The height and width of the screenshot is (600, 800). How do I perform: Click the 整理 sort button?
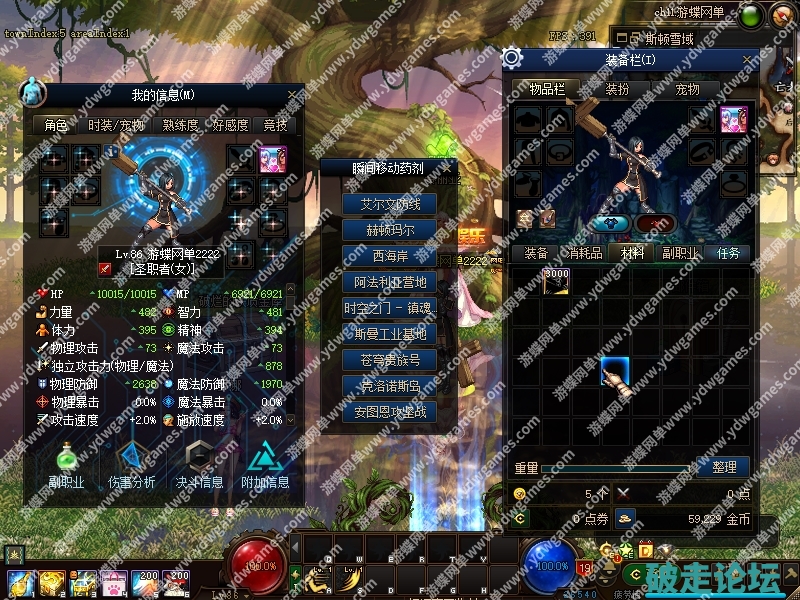pos(724,467)
